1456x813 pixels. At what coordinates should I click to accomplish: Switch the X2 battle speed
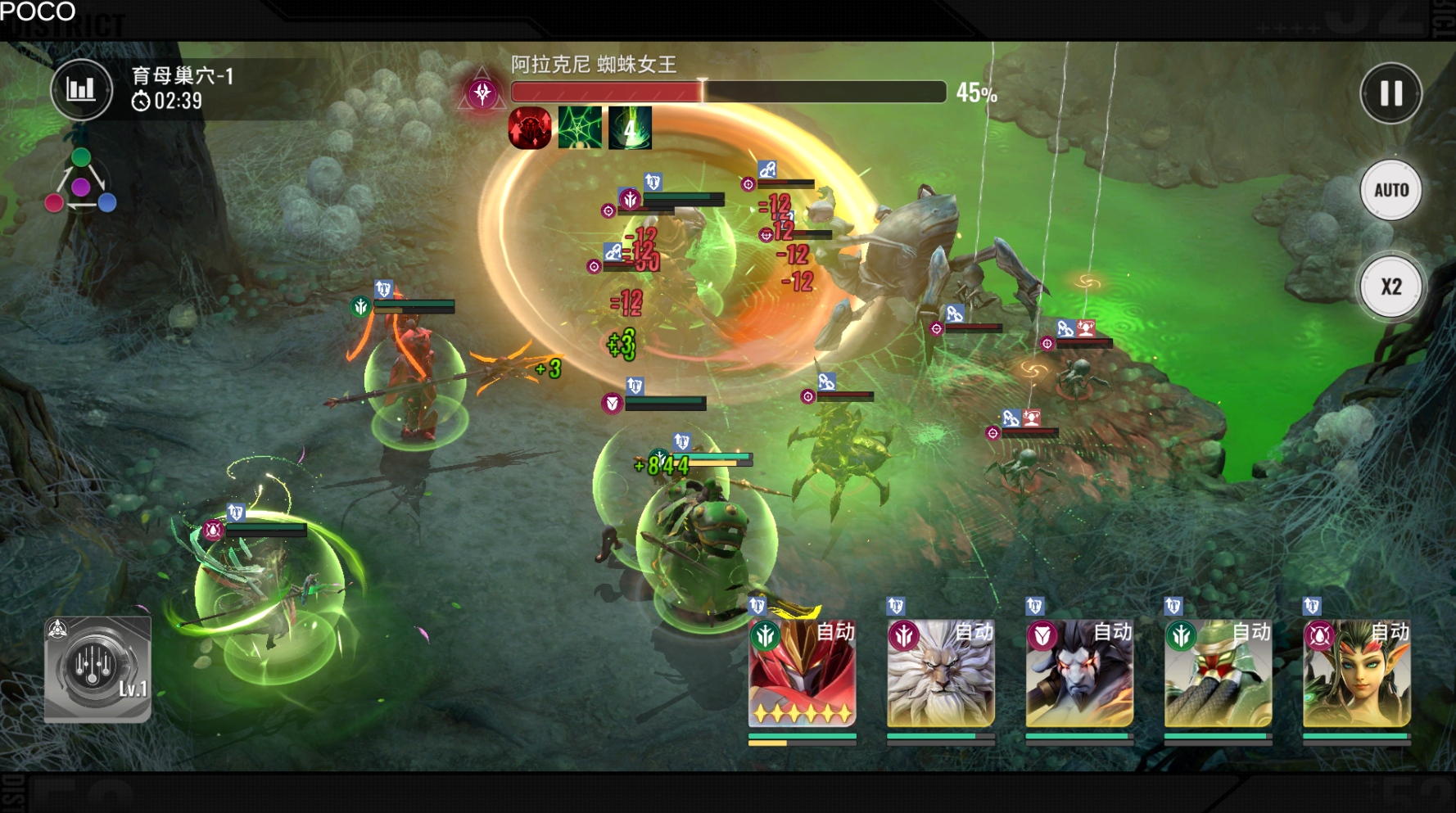(1390, 287)
